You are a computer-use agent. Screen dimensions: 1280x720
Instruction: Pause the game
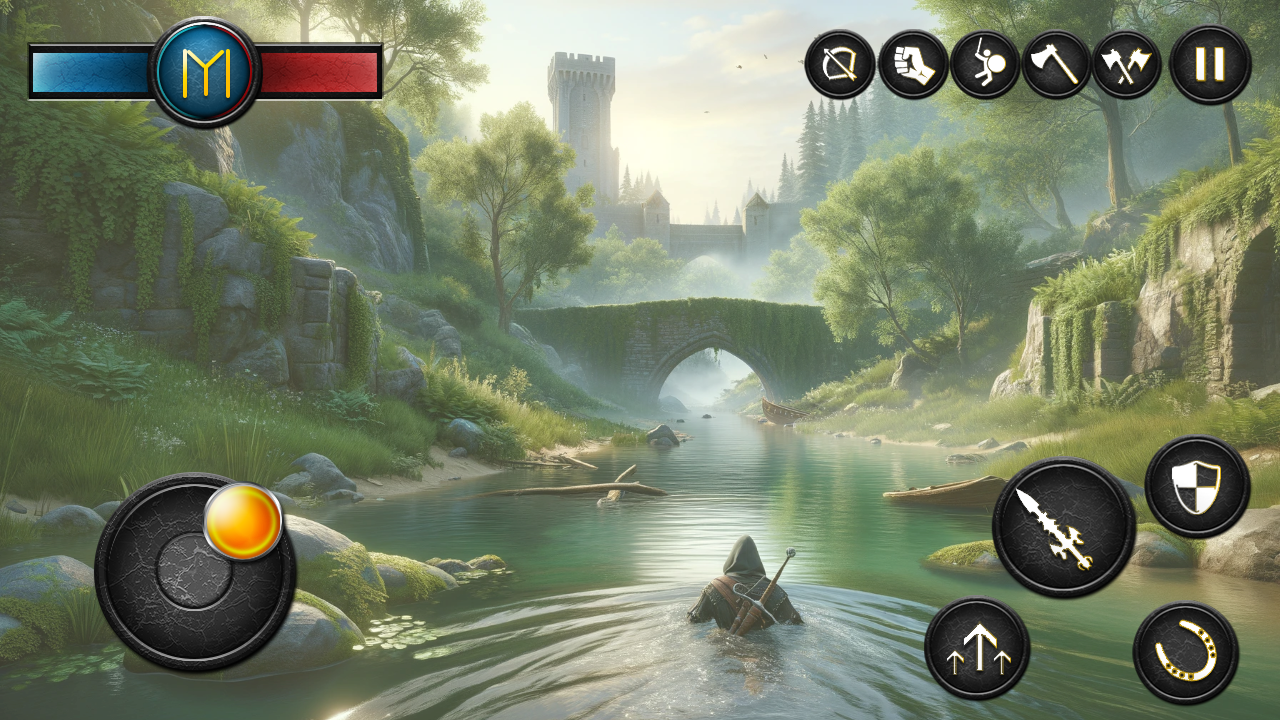1210,65
